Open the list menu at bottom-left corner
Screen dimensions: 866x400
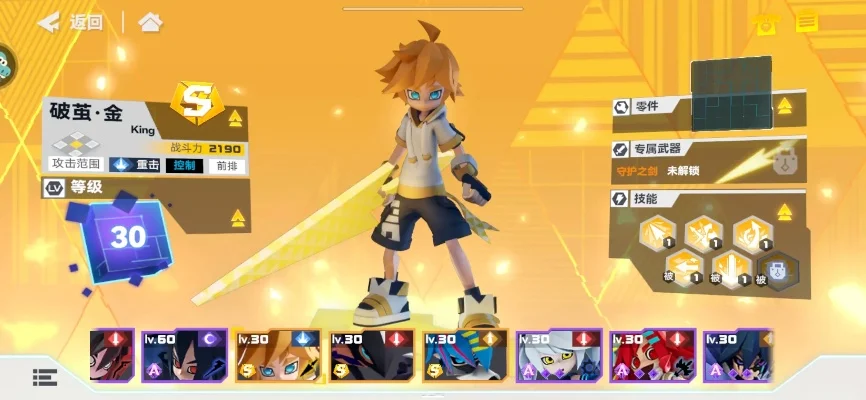[45, 377]
